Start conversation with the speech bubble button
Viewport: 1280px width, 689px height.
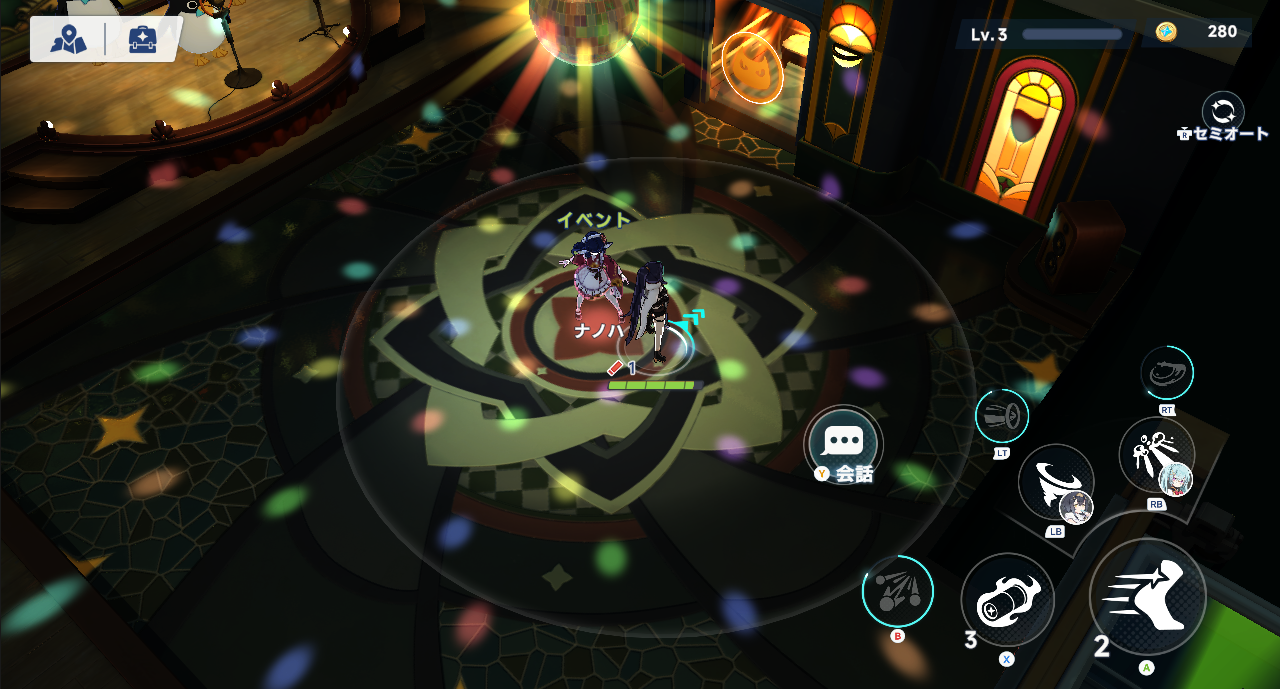click(x=843, y=443)
